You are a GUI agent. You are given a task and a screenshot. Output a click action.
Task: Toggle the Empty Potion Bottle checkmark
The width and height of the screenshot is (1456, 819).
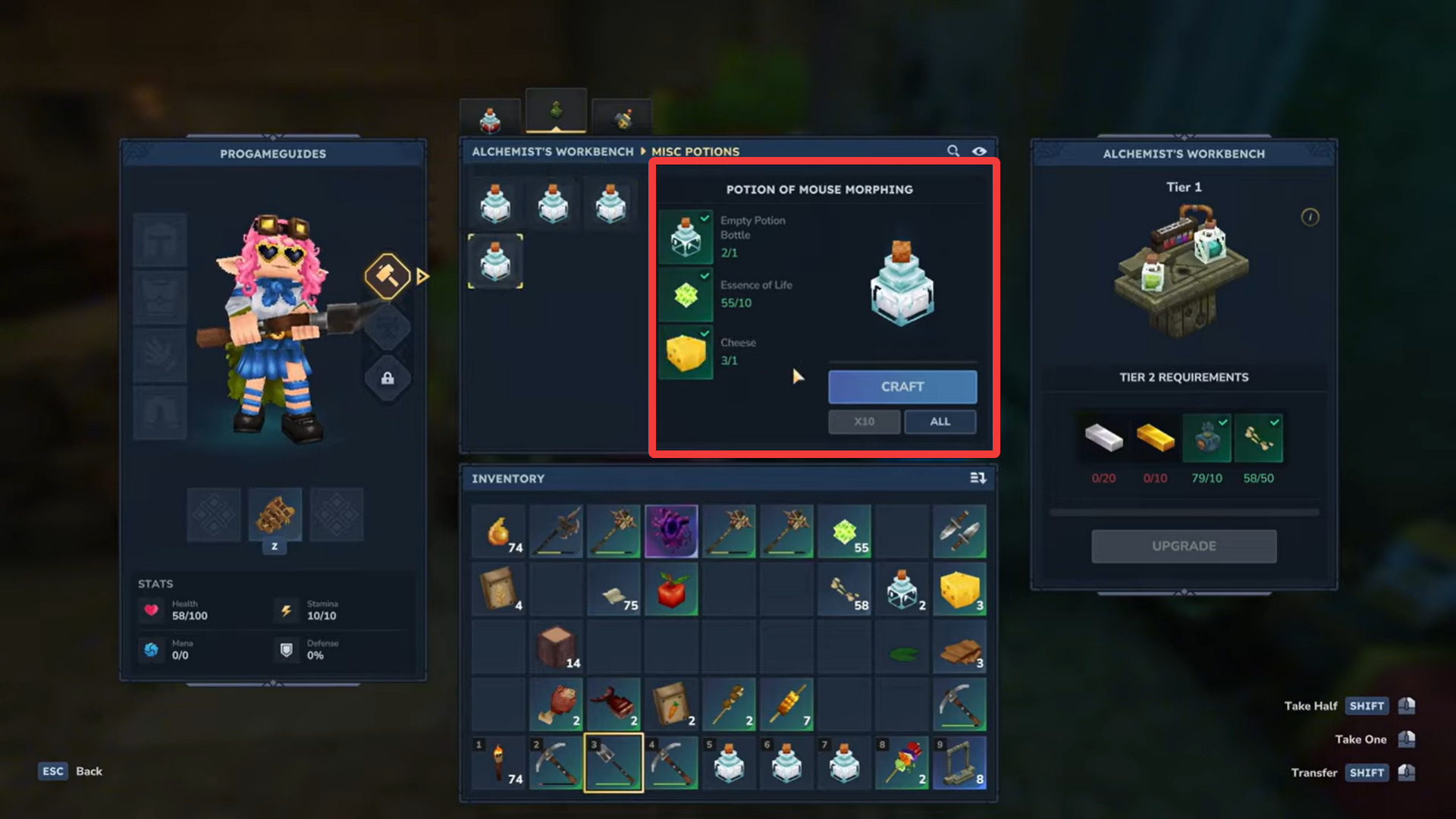pyautogui.click(x=704, y=219)
